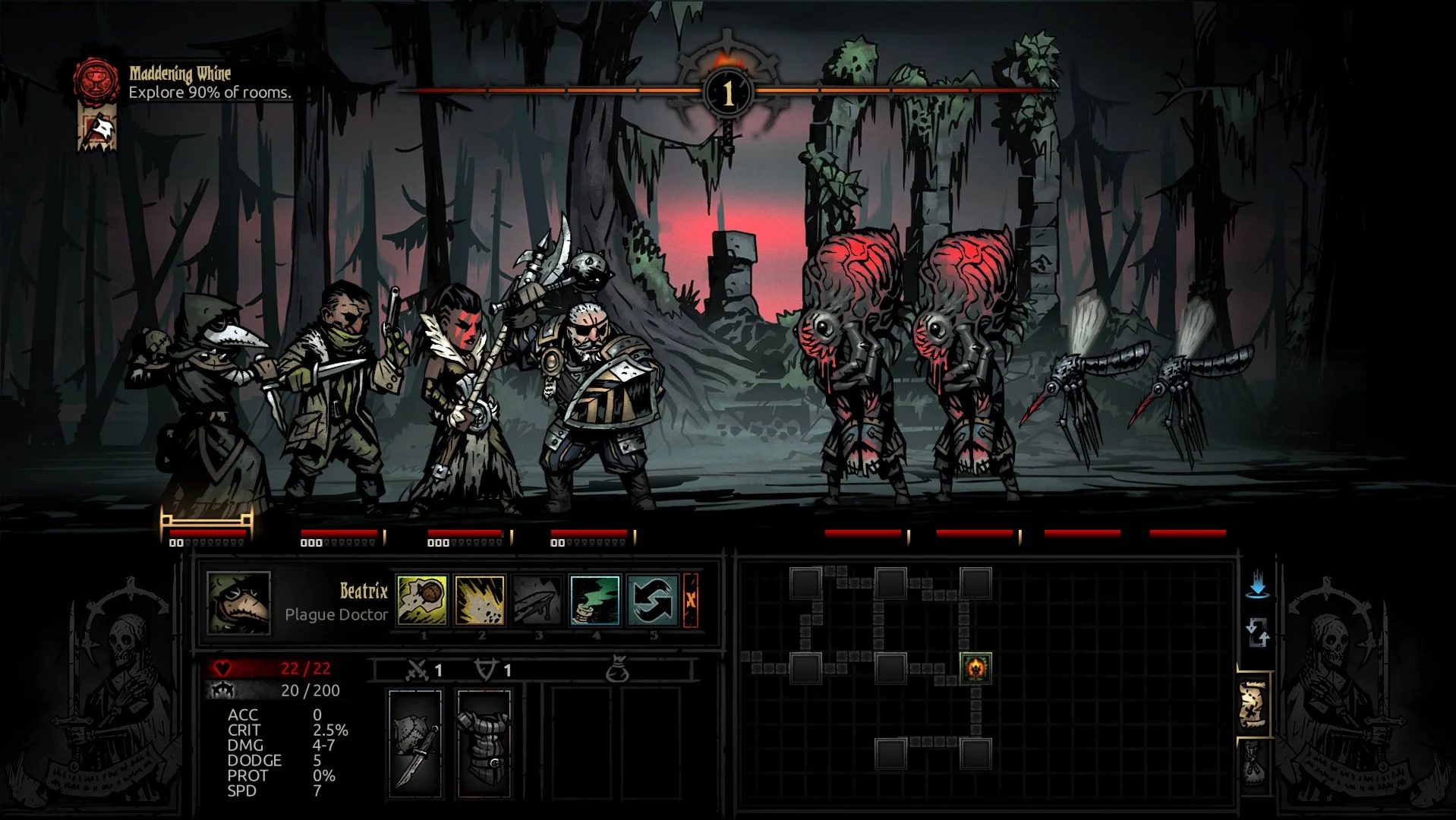Click the blue downward arrow map icon
The width and height of the screenshot is (1456, 820).
pos(1258,585)
